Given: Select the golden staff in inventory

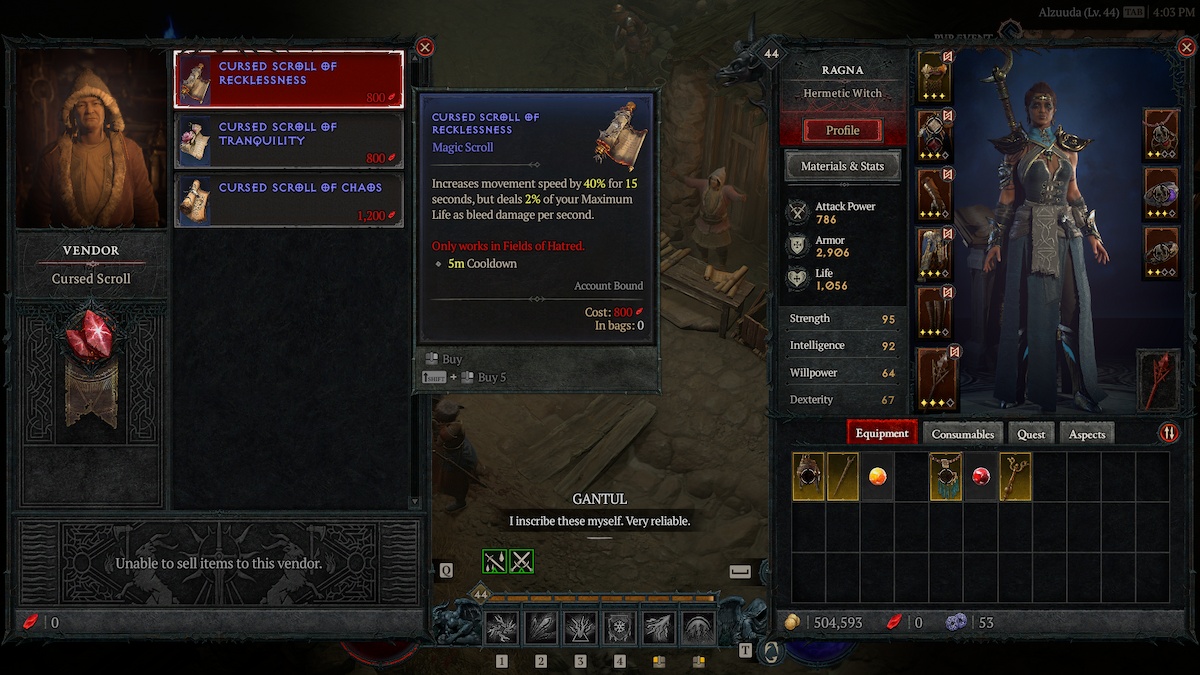Looking at the screenshot, I should (1015, 477).
